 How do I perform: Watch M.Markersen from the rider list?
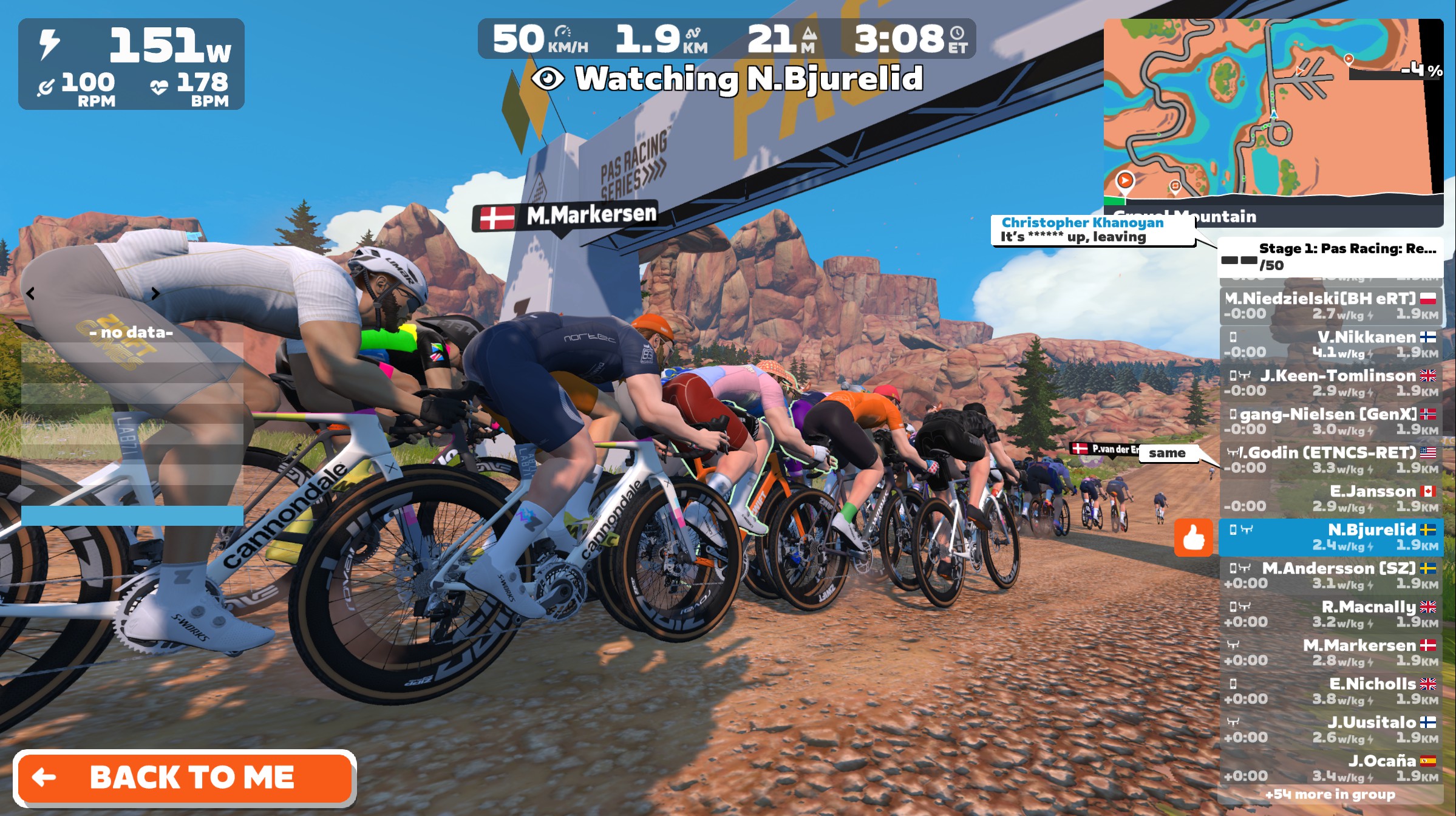pos(1330,652)
